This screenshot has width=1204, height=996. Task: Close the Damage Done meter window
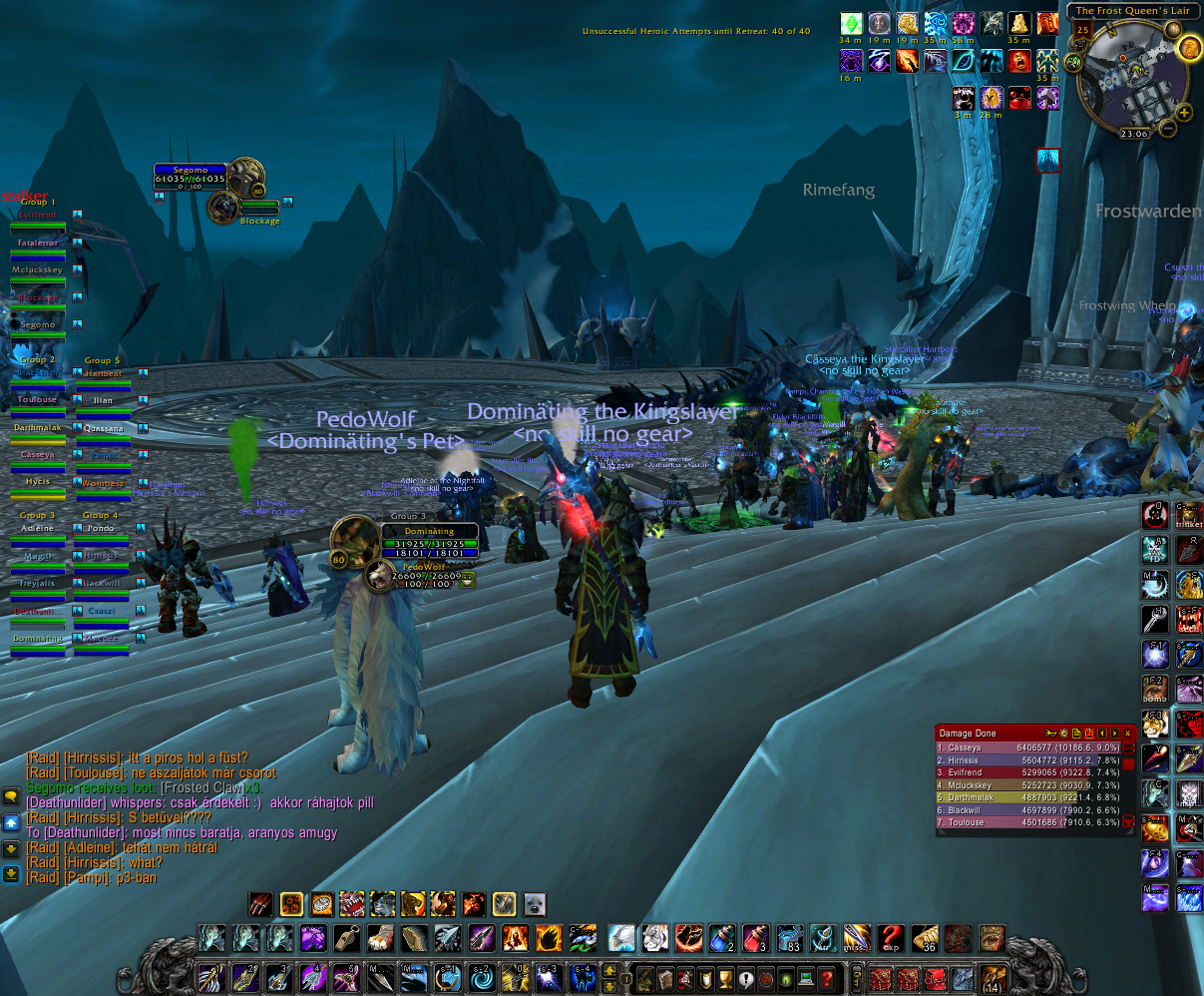tap(1127, 734)
